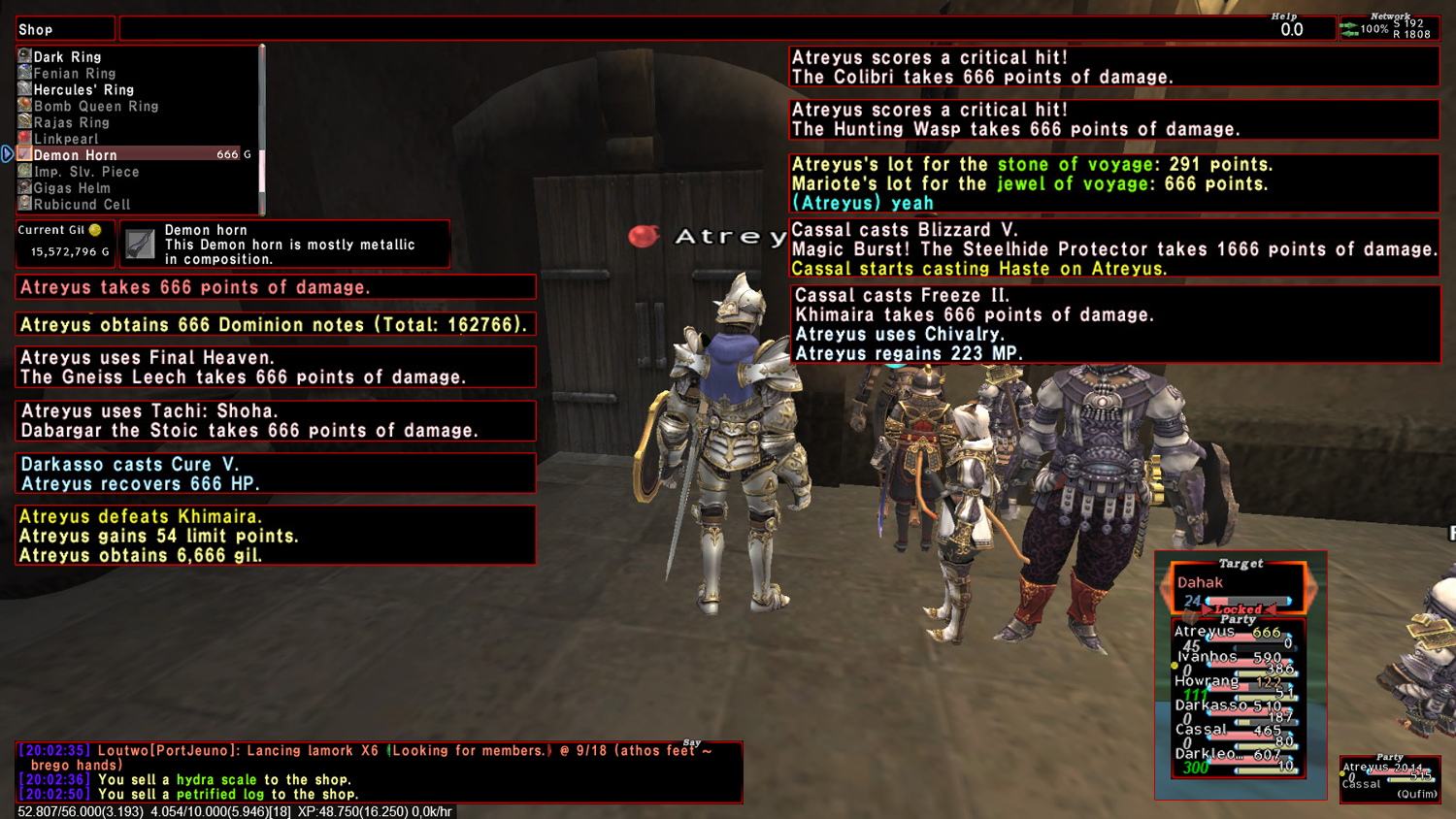This screenshot has width=1456, height=819.
Task: Click the chat log window
Action: 379,772
